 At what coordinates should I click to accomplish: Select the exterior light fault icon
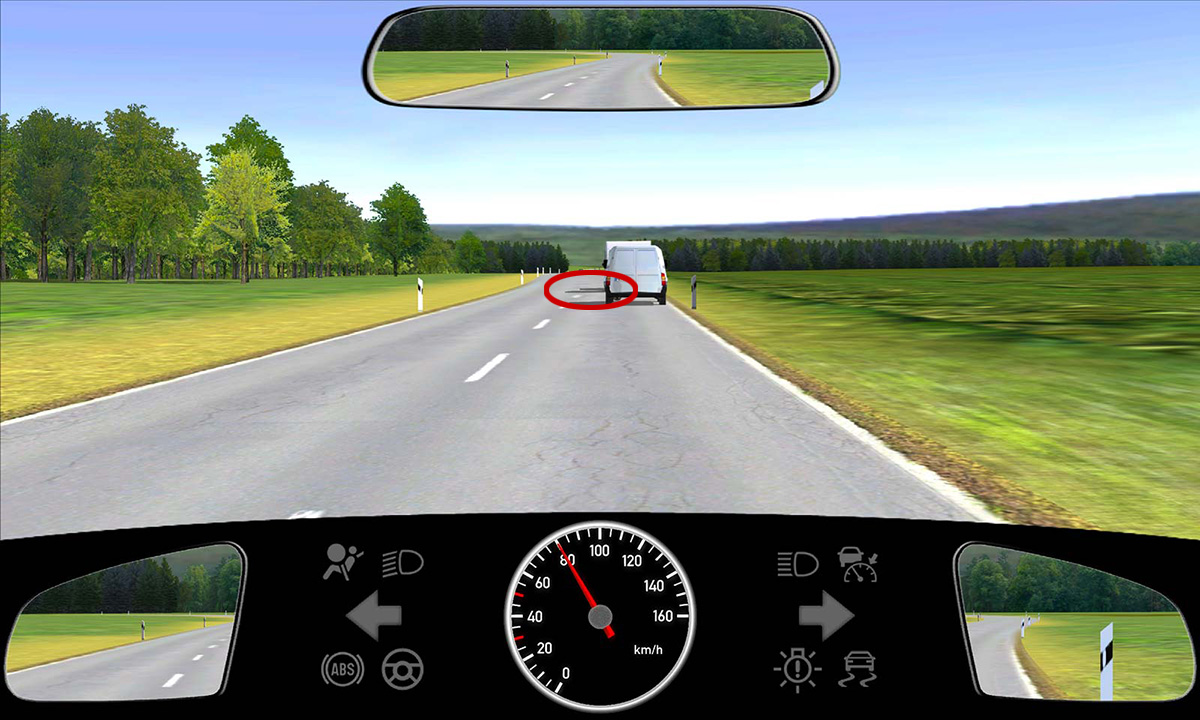pyautogui.click(x=797, y=668)
